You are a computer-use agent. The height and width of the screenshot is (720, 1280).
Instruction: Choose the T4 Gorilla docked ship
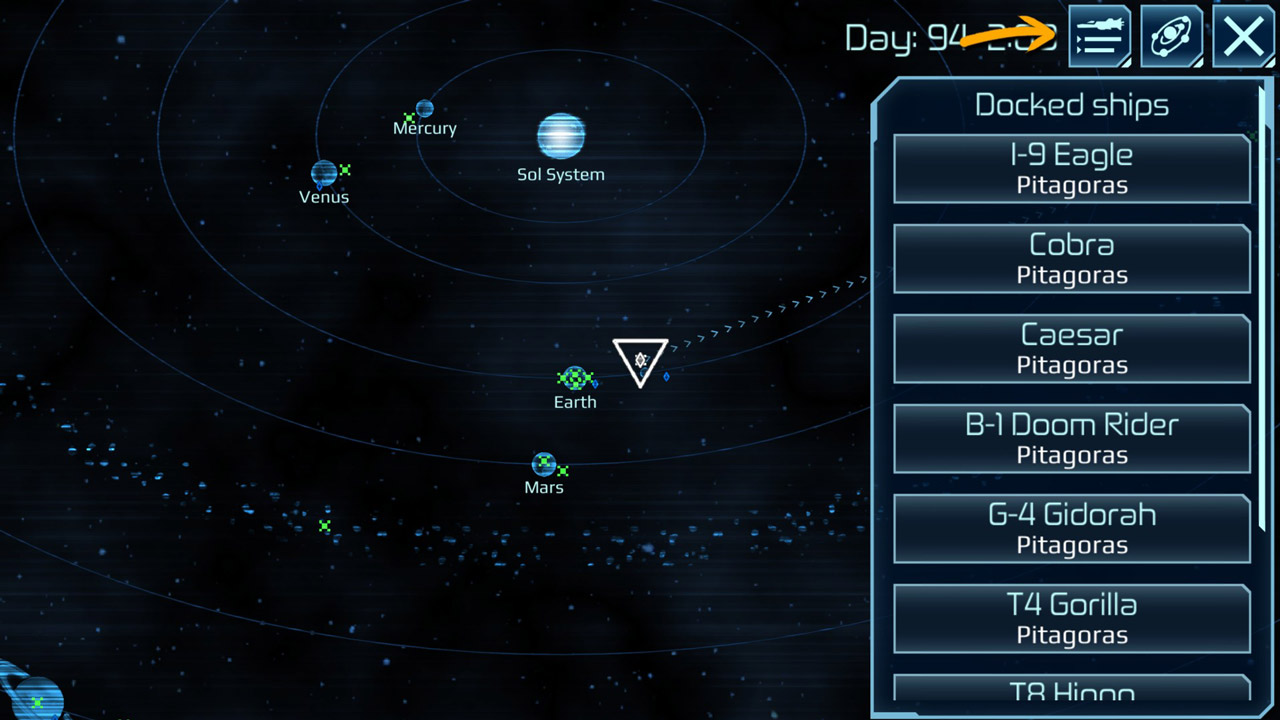coord(1071,619)
